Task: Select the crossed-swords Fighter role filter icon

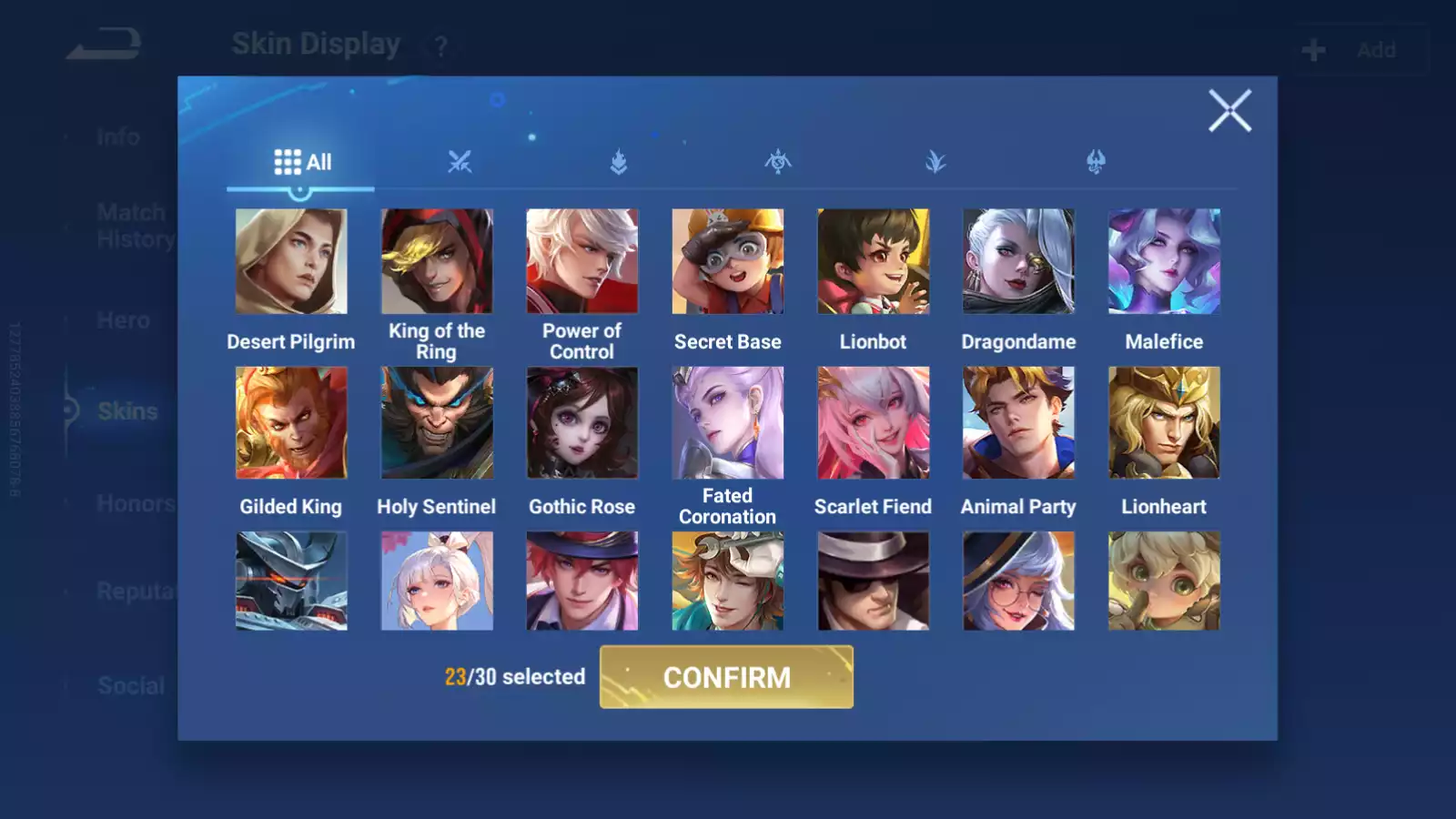Action: [460, 162]
